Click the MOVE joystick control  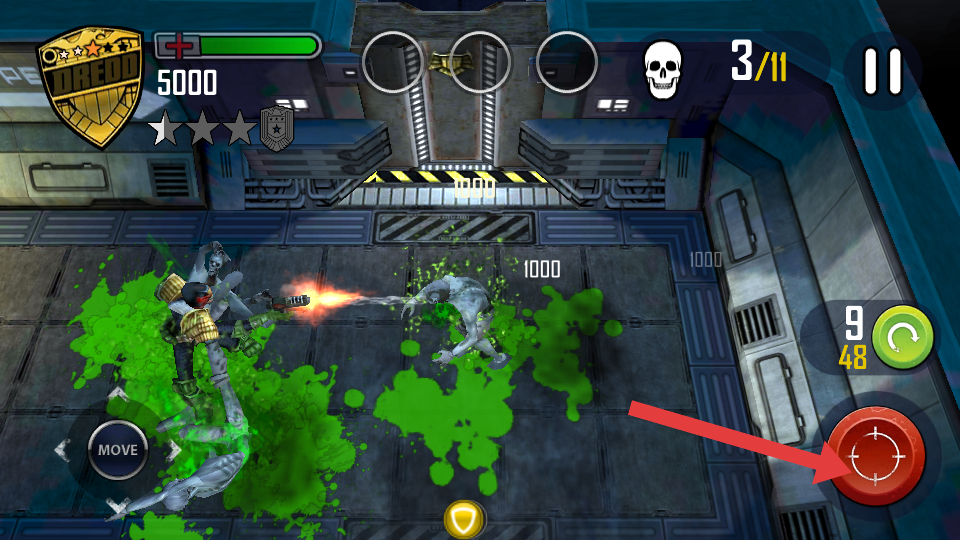[x=118, y=450]
